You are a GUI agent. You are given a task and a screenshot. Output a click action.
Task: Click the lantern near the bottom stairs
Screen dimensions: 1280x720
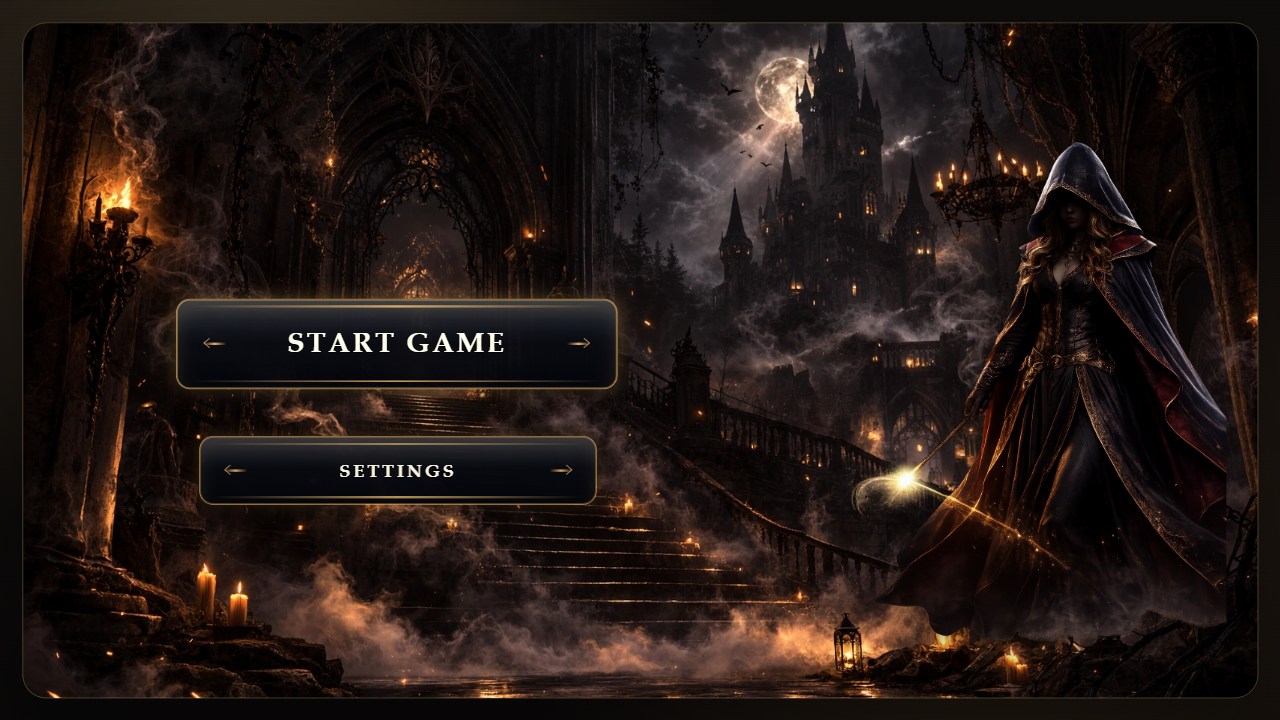click(849, 648)
